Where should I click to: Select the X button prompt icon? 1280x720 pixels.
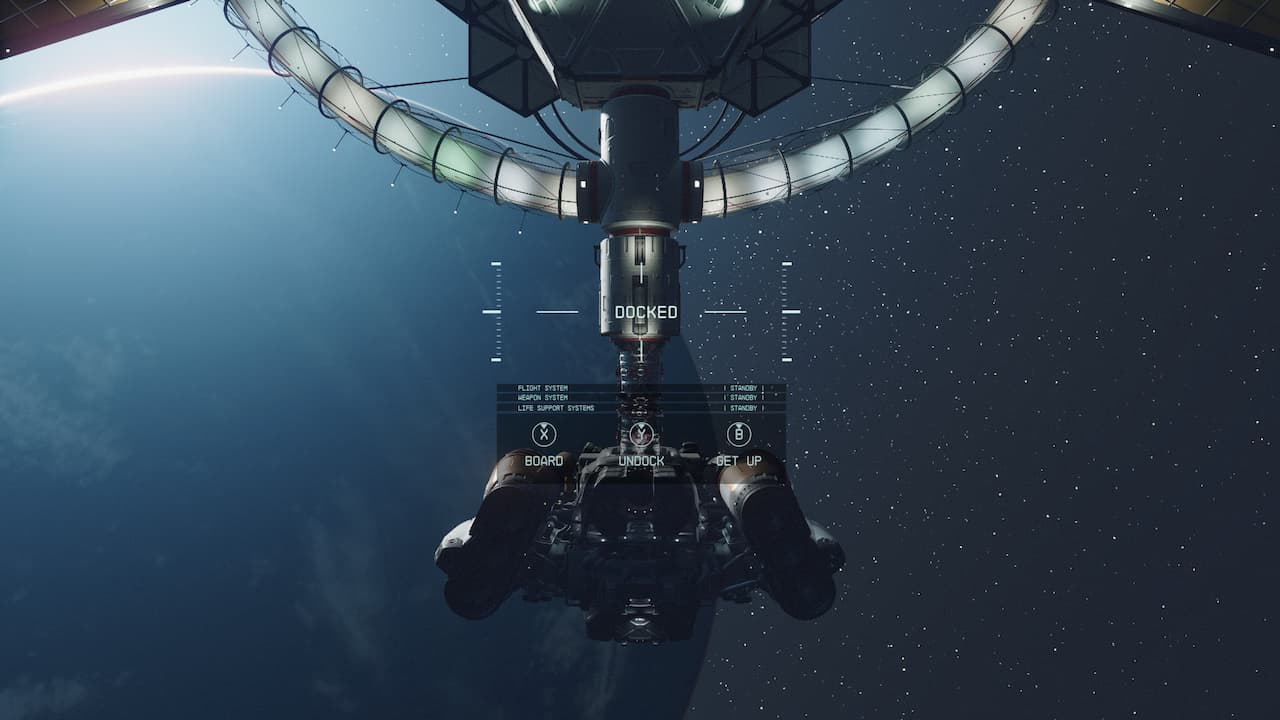click(543, 435)
